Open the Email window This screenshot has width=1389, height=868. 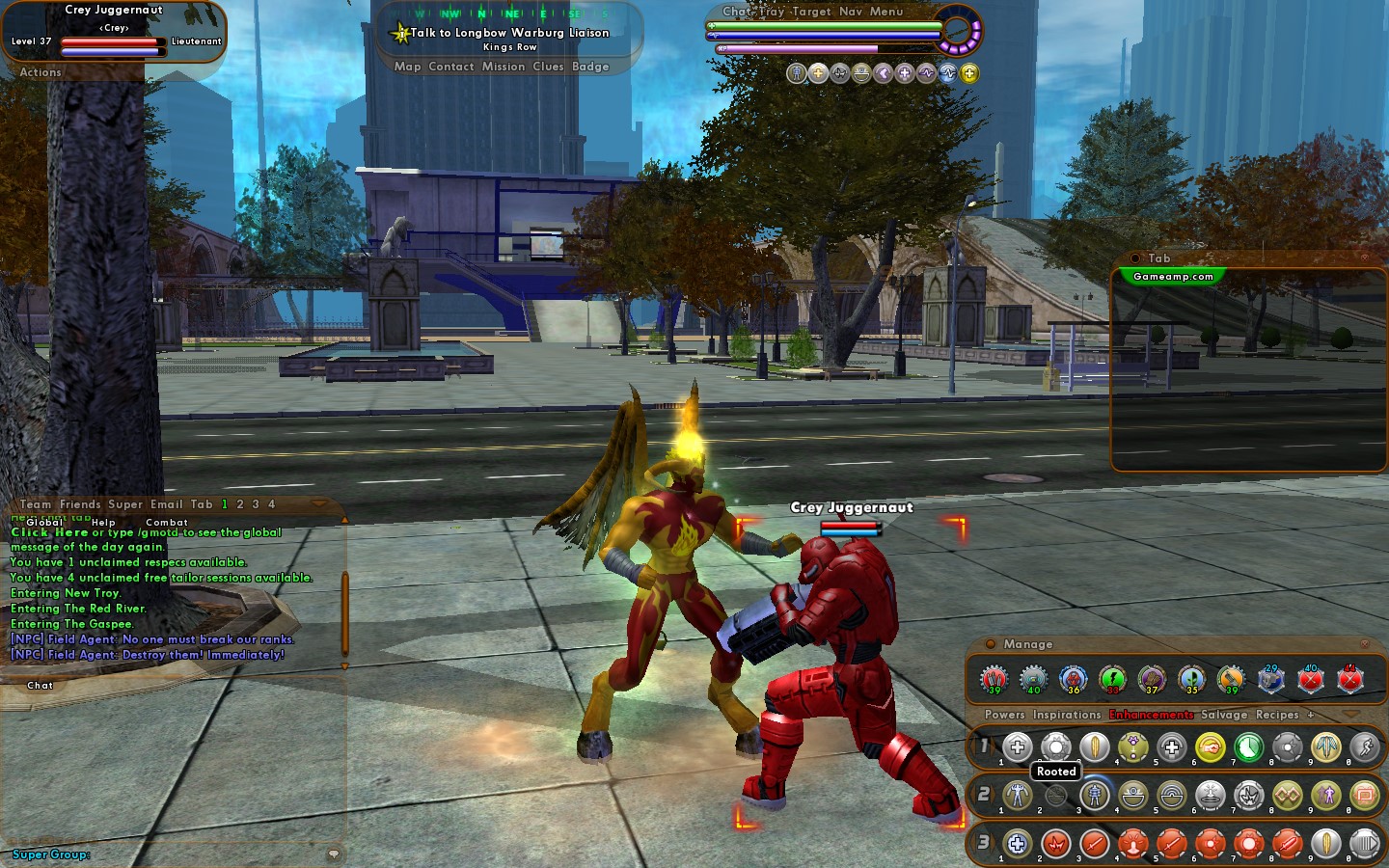(x=166, y=504)
